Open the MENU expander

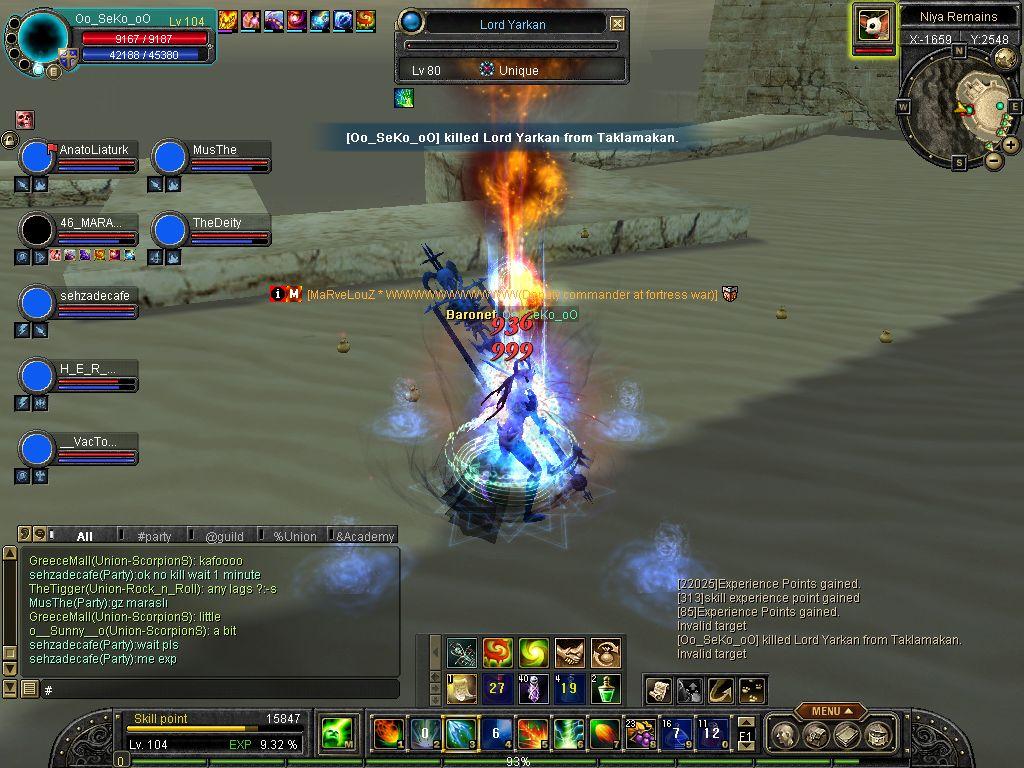pos(830,711)
